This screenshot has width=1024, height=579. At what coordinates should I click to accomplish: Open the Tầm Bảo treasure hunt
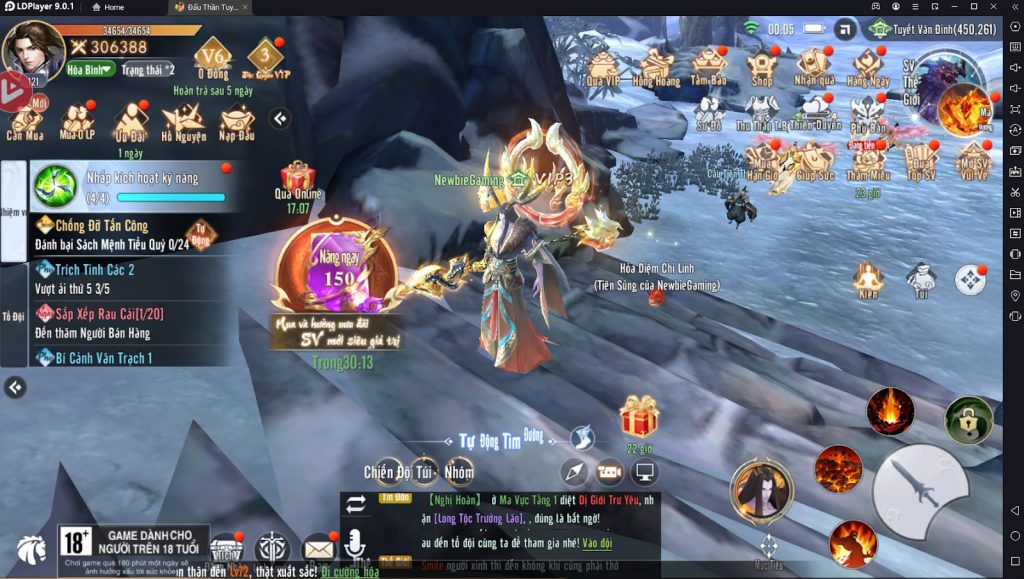(708, 66)
